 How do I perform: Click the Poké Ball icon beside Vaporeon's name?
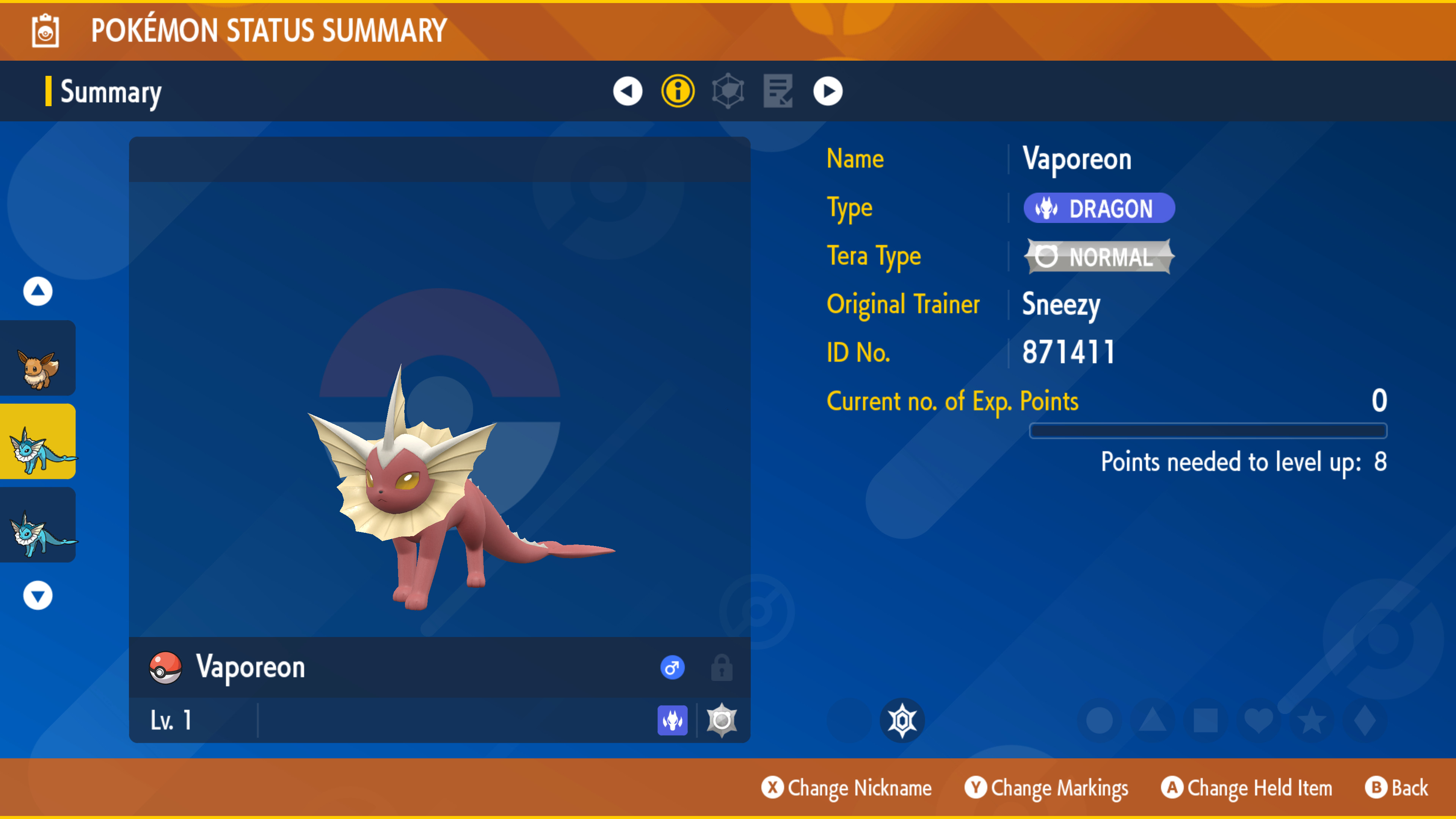[x=164, y=667]
